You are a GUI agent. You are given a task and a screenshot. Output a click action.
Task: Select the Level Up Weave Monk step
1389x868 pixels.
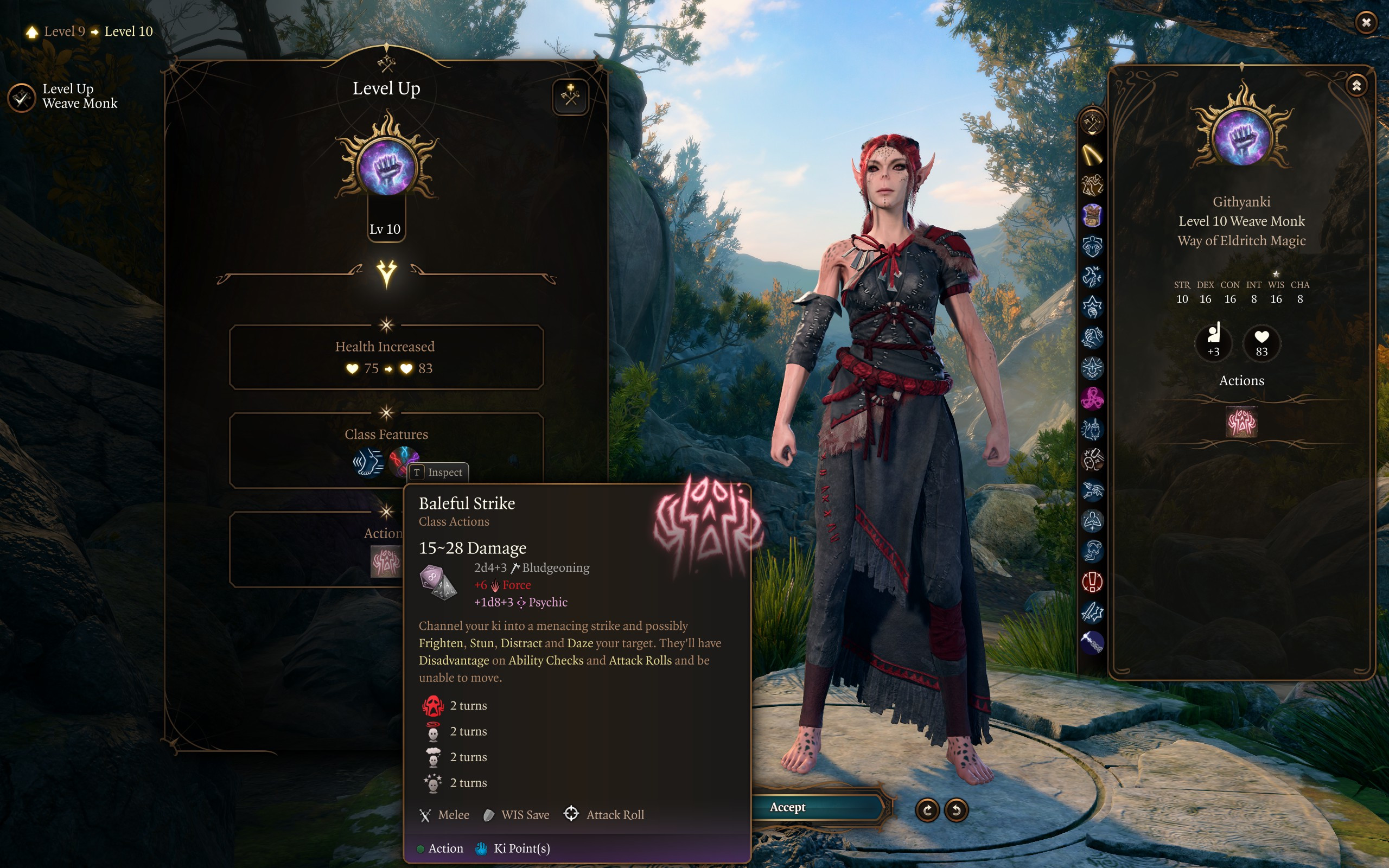coord(22,97)
